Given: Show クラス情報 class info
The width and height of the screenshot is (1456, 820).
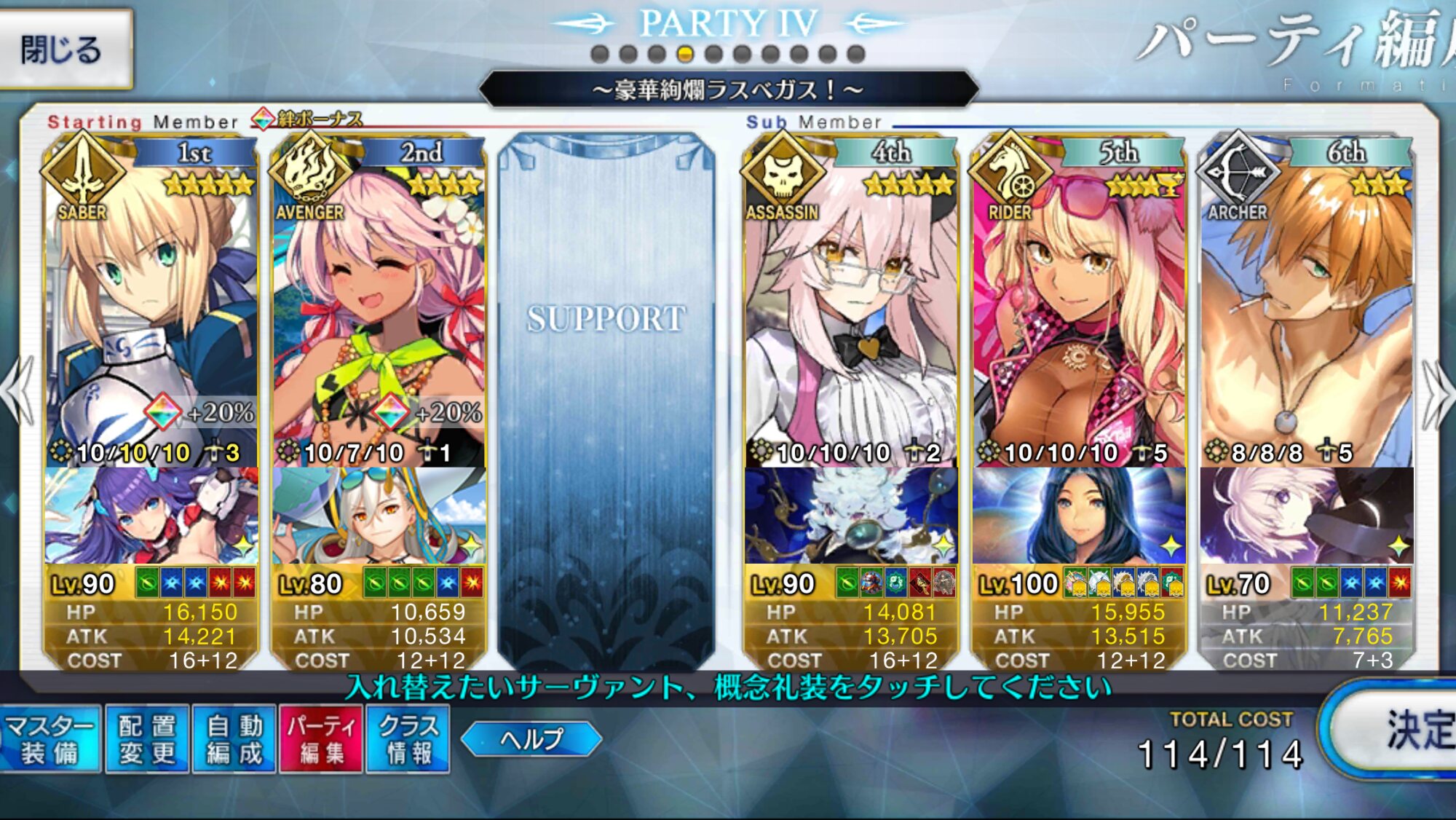Looking at the screenshot, I should click(x=408, y=739).
